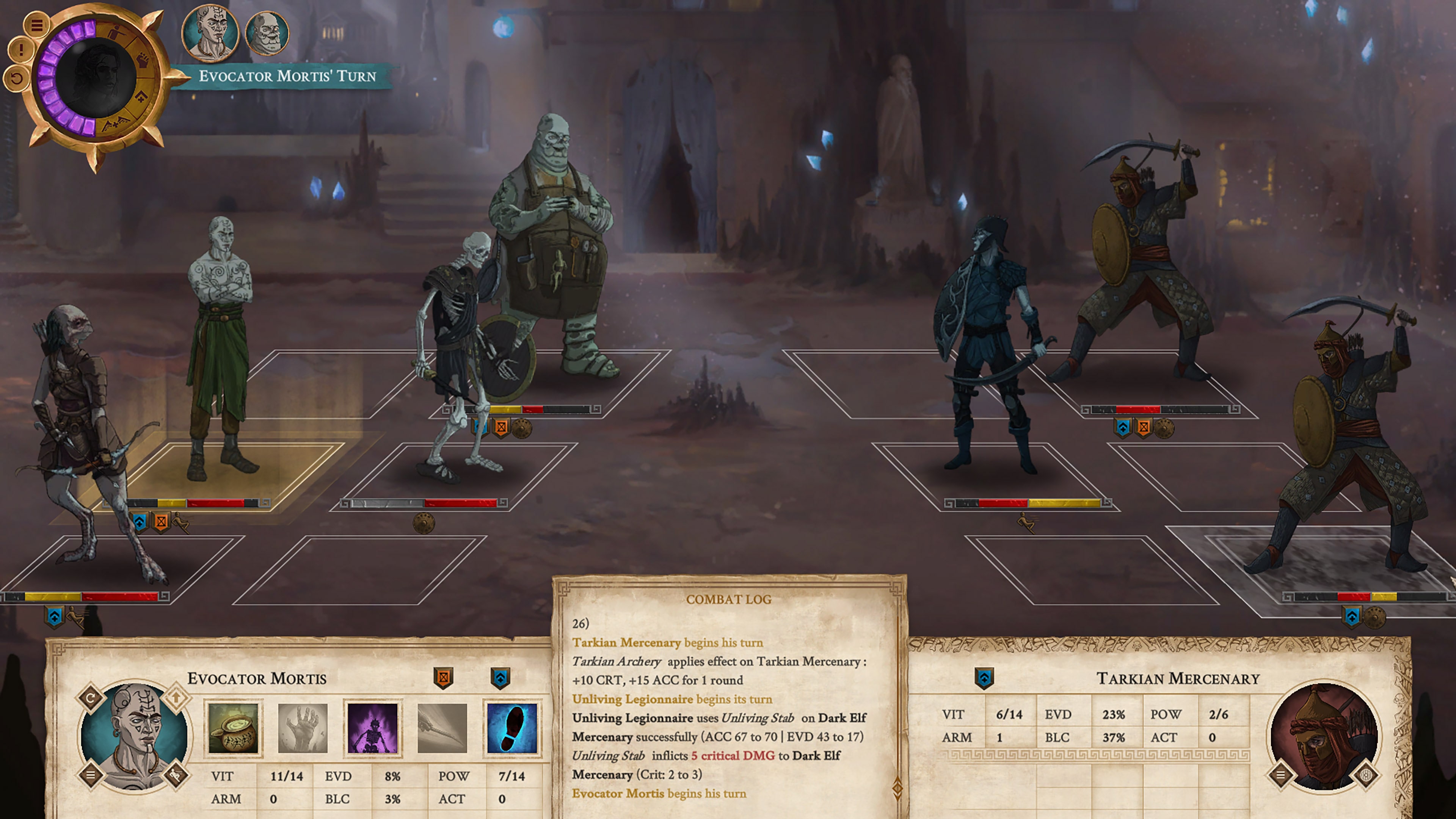The height and width of the screenshot is (819, 1456).
Task: Click the circular undo arrow button
Action: (x=16, y=78)
